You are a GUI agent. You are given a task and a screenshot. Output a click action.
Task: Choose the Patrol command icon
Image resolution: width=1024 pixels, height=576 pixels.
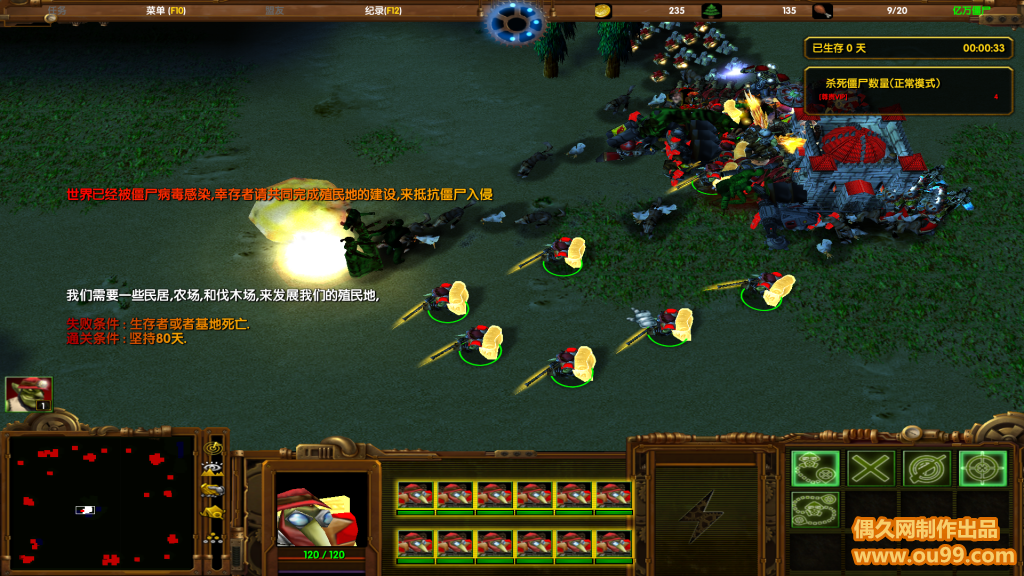click(x=815, y=510)
